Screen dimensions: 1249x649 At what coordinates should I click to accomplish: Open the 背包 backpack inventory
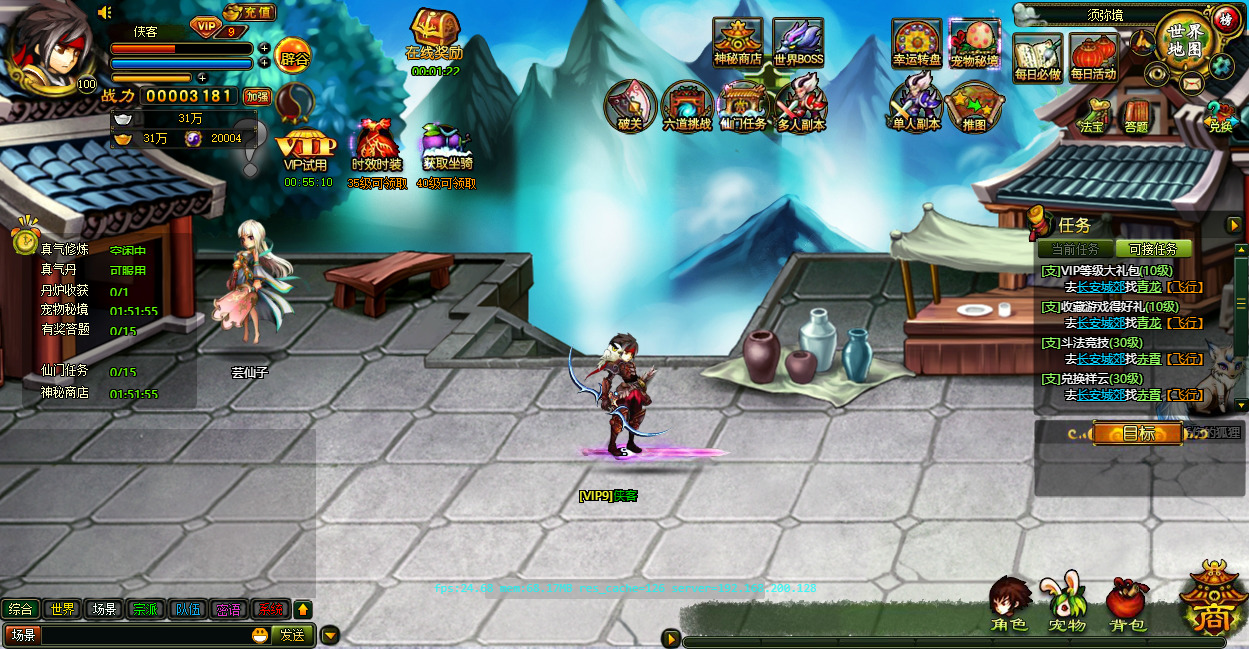1127,603
